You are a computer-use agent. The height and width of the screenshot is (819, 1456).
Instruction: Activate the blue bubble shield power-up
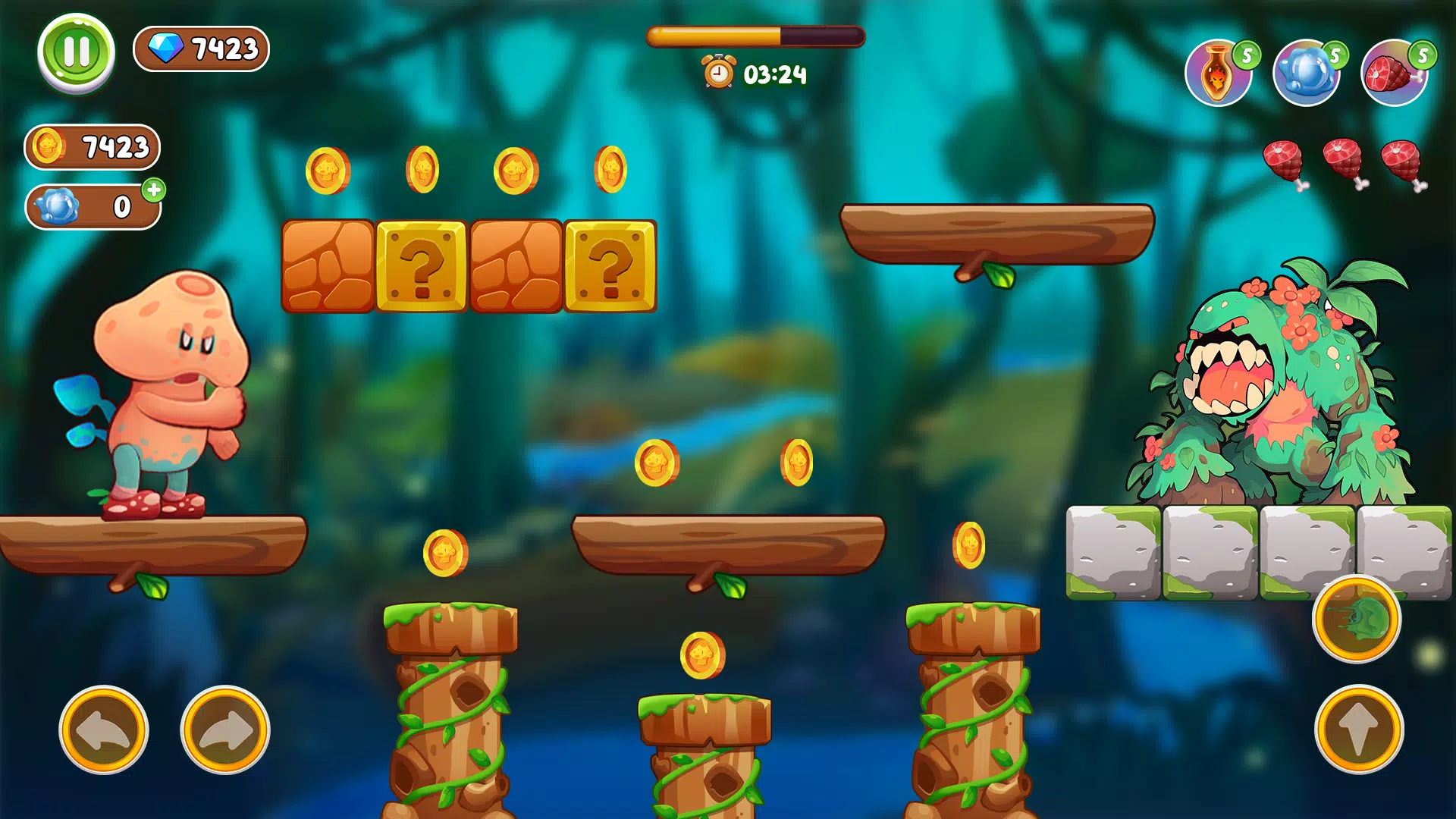(x=1306, y=74)
